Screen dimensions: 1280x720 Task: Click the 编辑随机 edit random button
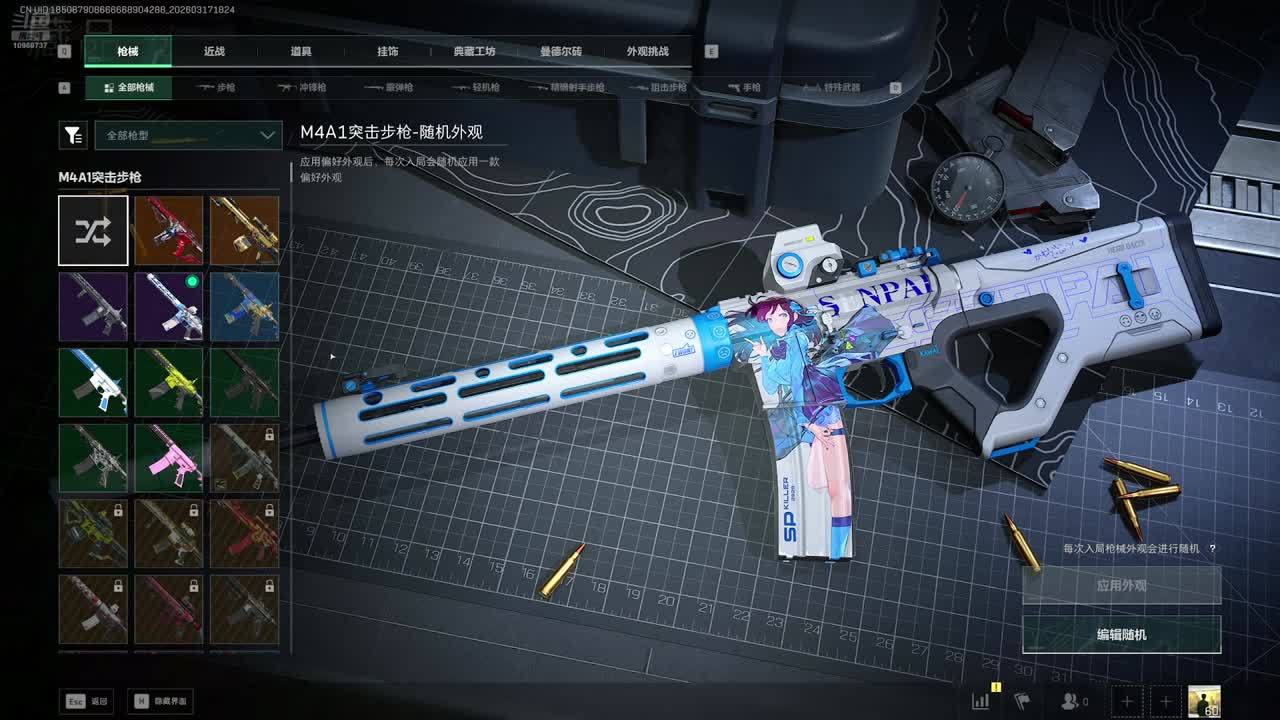pos(1121,635)
